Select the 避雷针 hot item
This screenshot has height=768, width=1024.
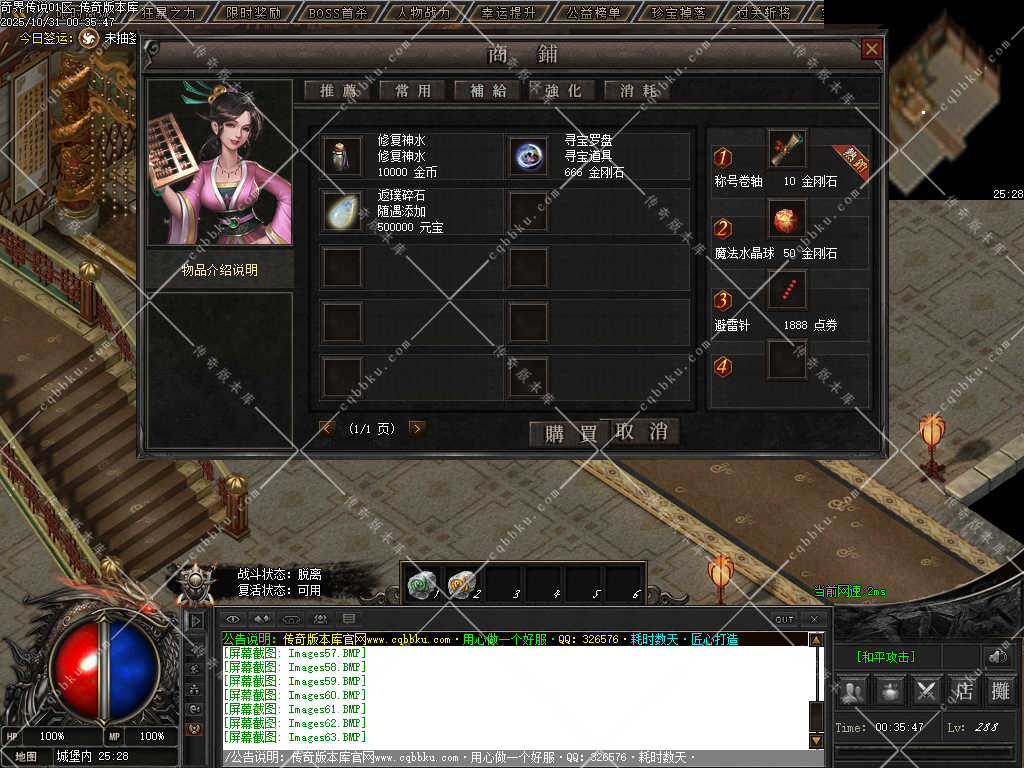pos(787,290)
